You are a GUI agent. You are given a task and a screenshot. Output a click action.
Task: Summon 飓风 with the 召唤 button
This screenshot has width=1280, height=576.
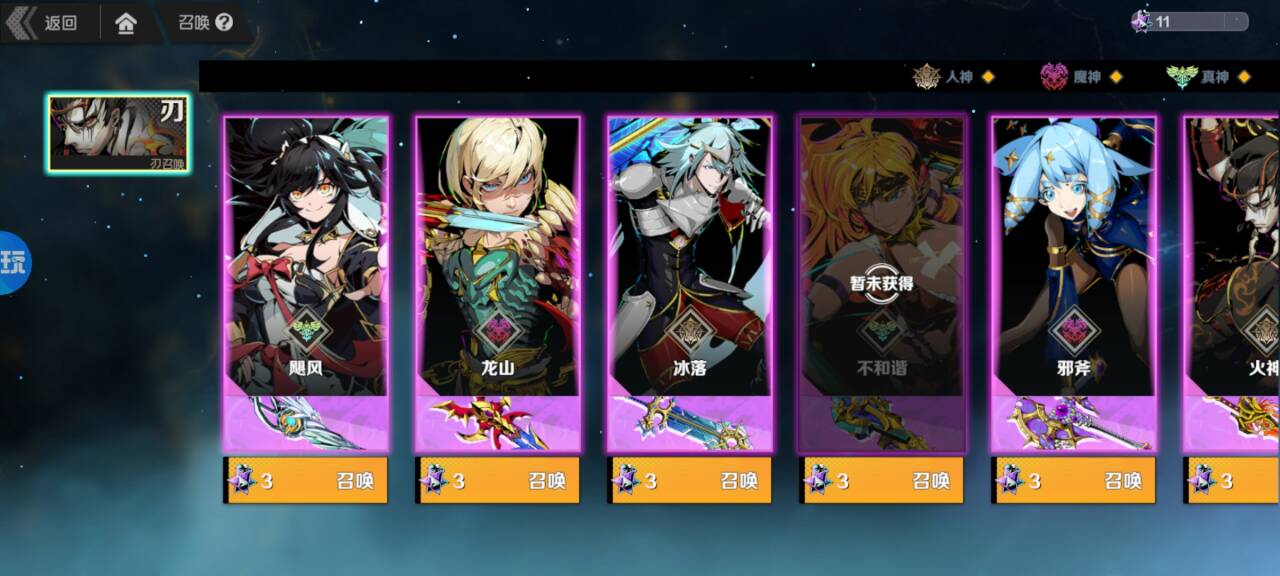(x=306, y=481)
